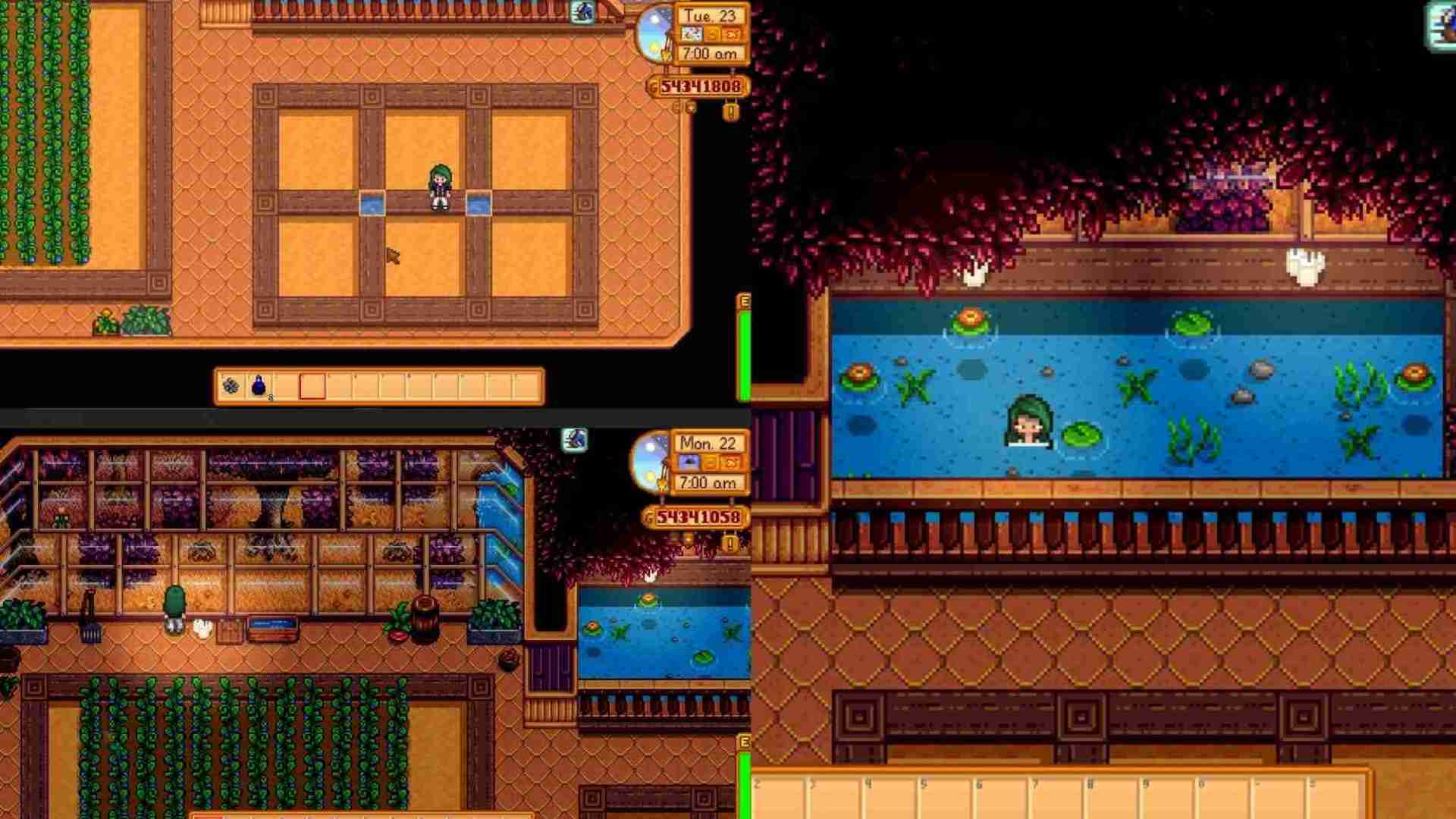1456x819 pixels.
Task: Click the red-outlined selected hotbar slot
Action: [312, 387]
